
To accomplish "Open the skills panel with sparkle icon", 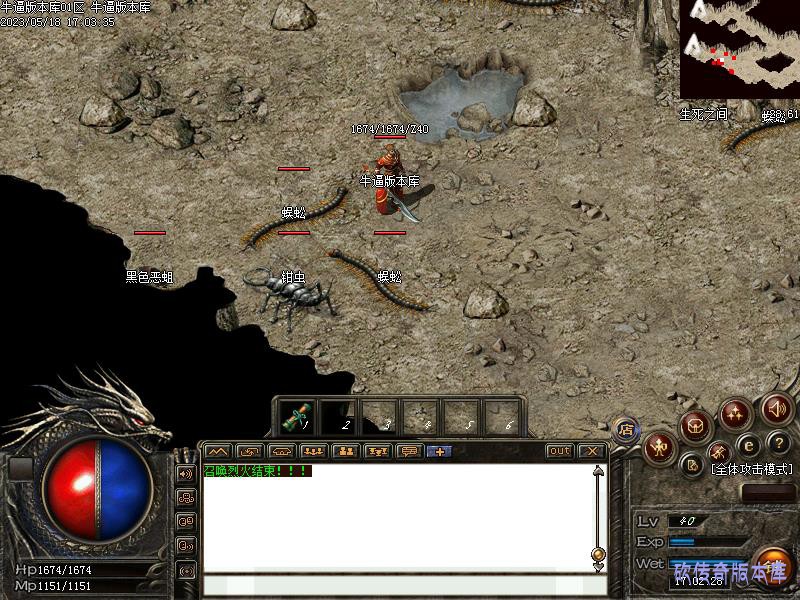I will pyautogui.click(x=735, y=413).
